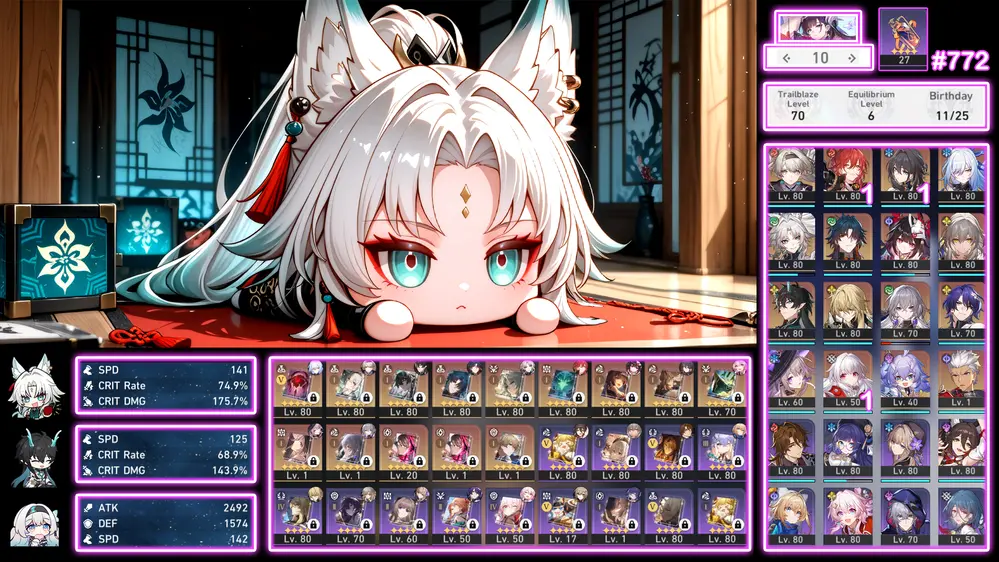Choose the chibi teal-horned dark-haired portrait
This screenshot has height=562, width=999.
tap(34, 455)
